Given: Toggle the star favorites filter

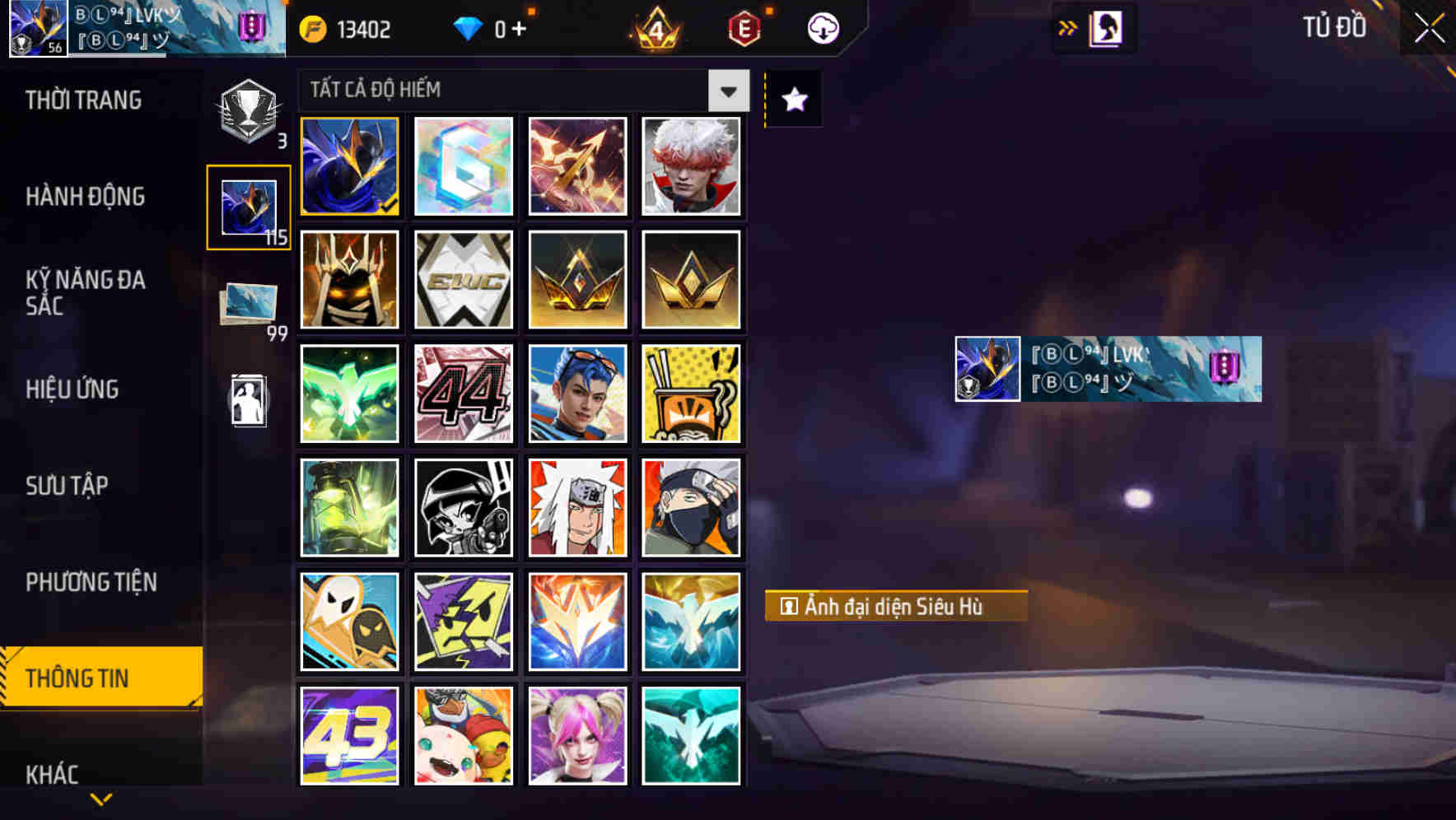Looking at the screenshot, I should (792, 100).
